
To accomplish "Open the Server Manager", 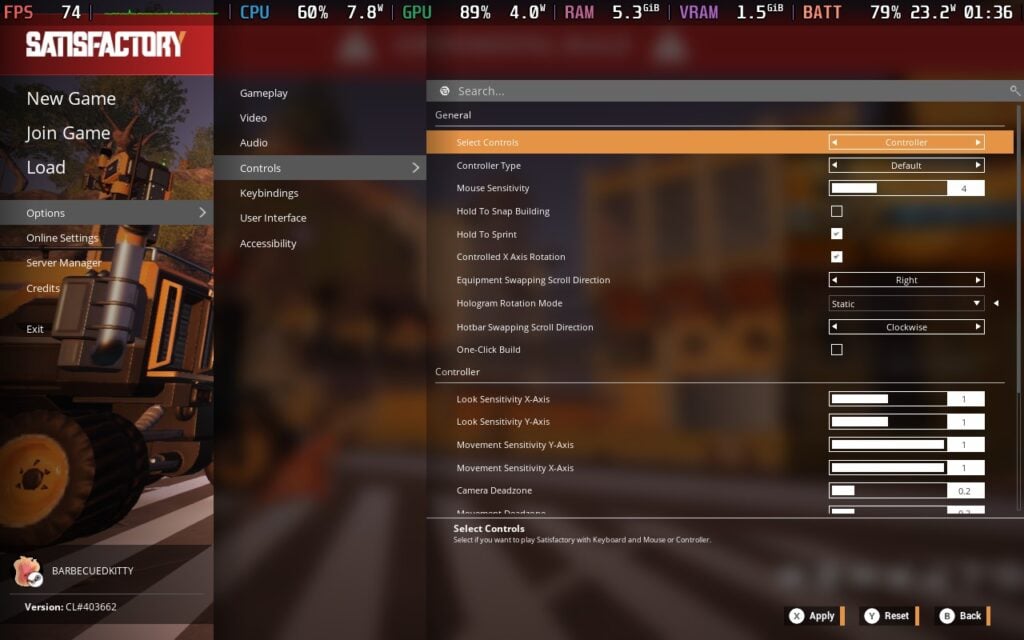I will (x=64, y=263).
